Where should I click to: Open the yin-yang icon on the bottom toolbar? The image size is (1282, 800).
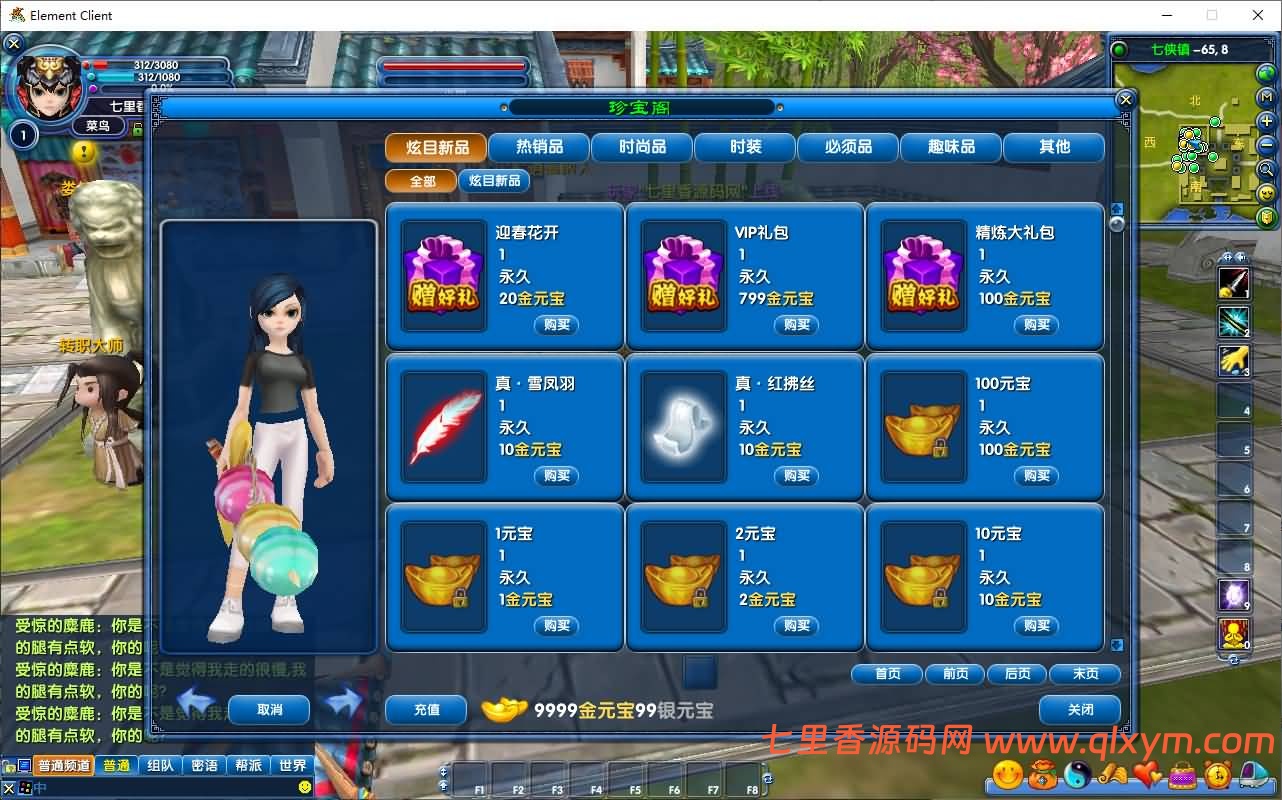(x=1079, y=775)
